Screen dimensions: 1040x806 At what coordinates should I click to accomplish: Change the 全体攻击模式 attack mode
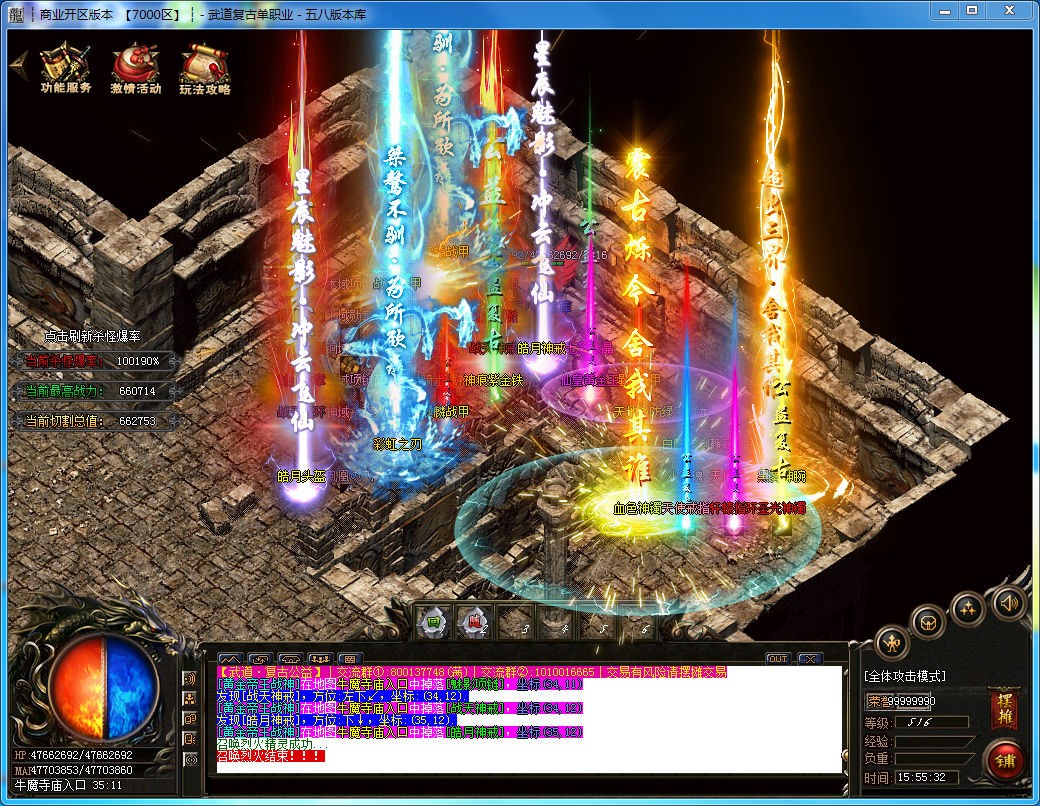(906, 676)
